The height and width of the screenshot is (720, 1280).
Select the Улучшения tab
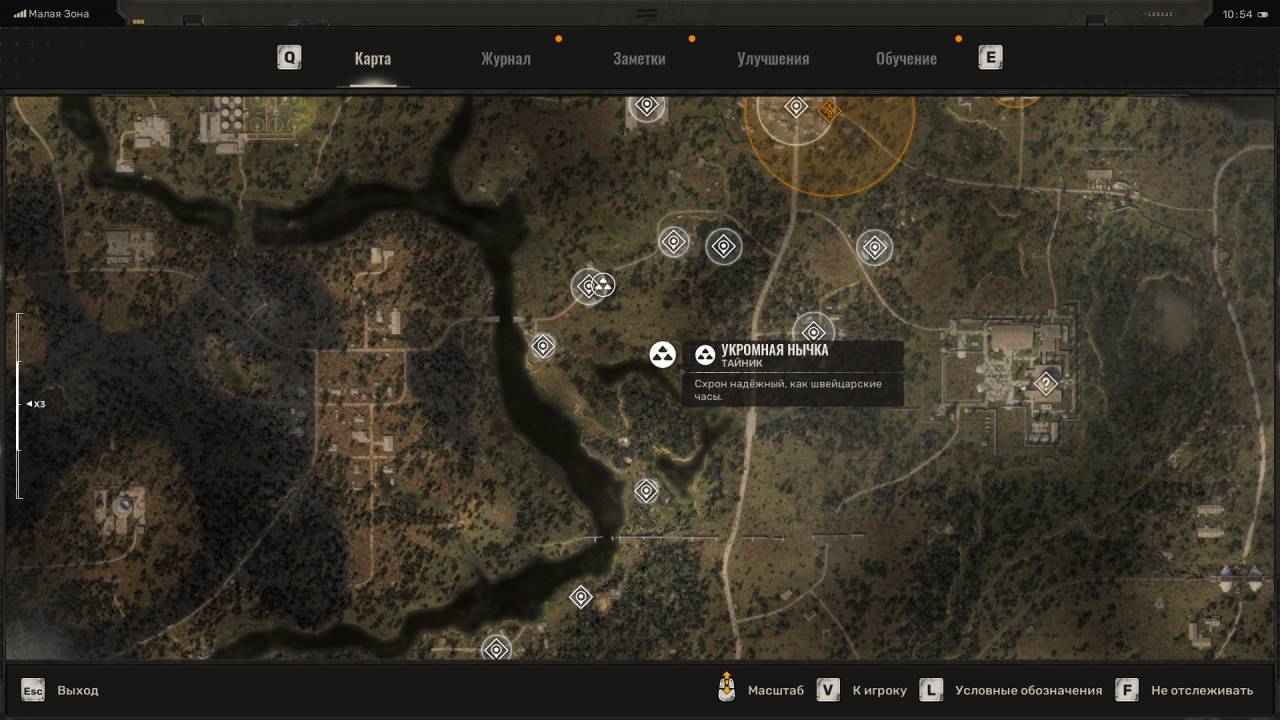click(773, 58)
